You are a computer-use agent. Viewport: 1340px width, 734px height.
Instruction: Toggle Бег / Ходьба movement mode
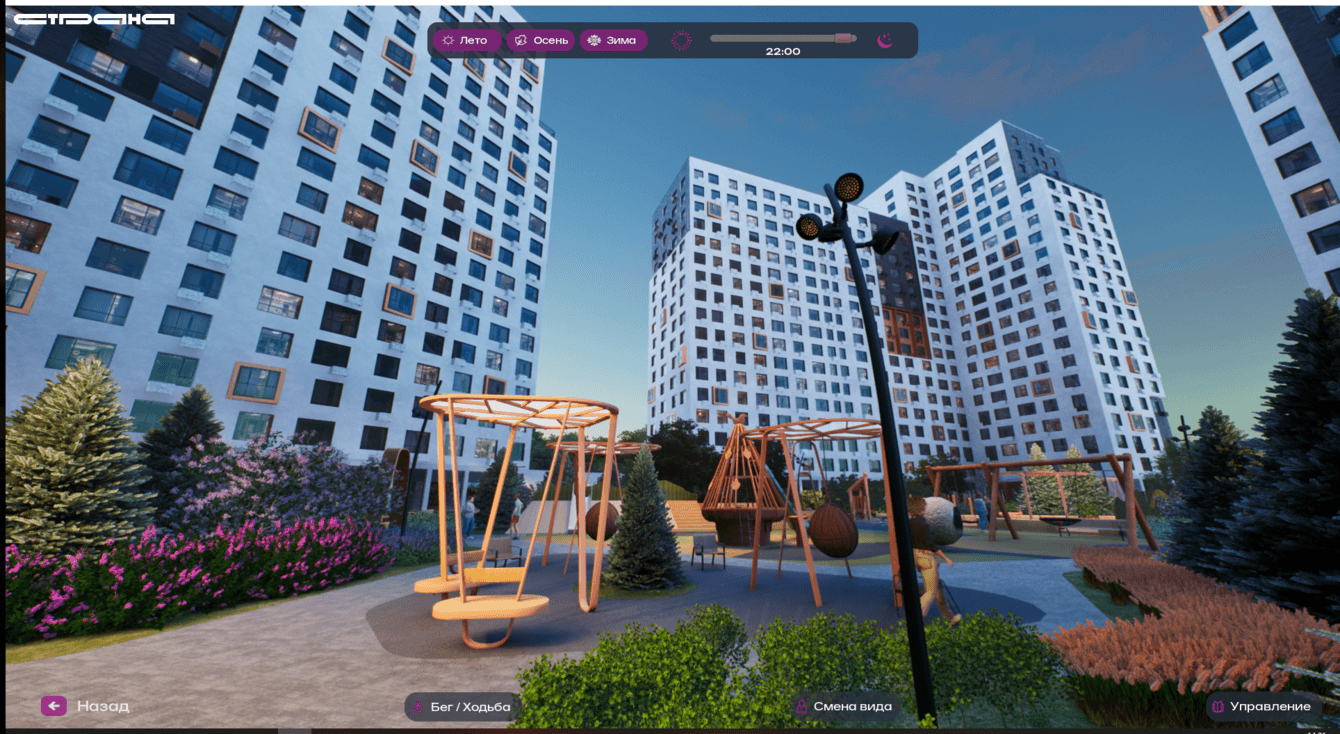point(460,707)
